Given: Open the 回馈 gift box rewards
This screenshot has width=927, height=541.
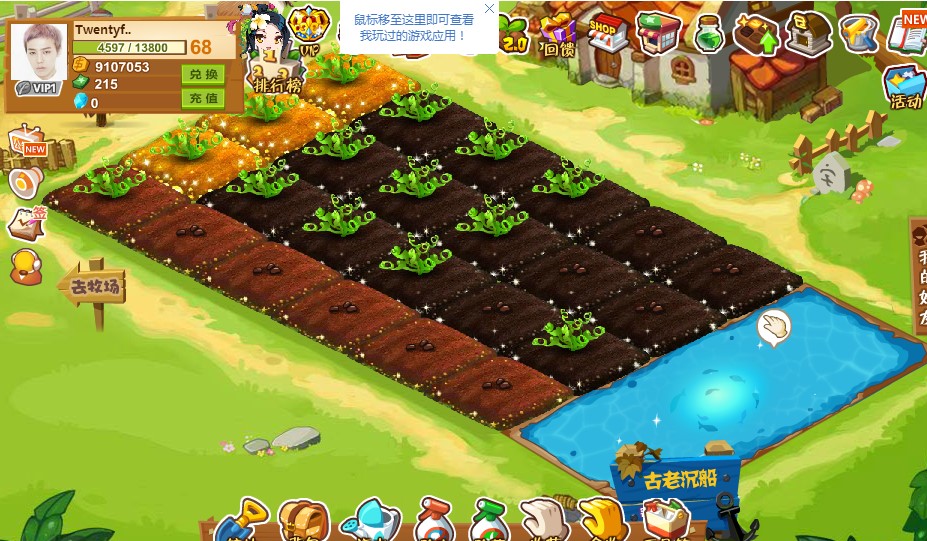Looking at the screenshot, I should (x=558, y=34).
